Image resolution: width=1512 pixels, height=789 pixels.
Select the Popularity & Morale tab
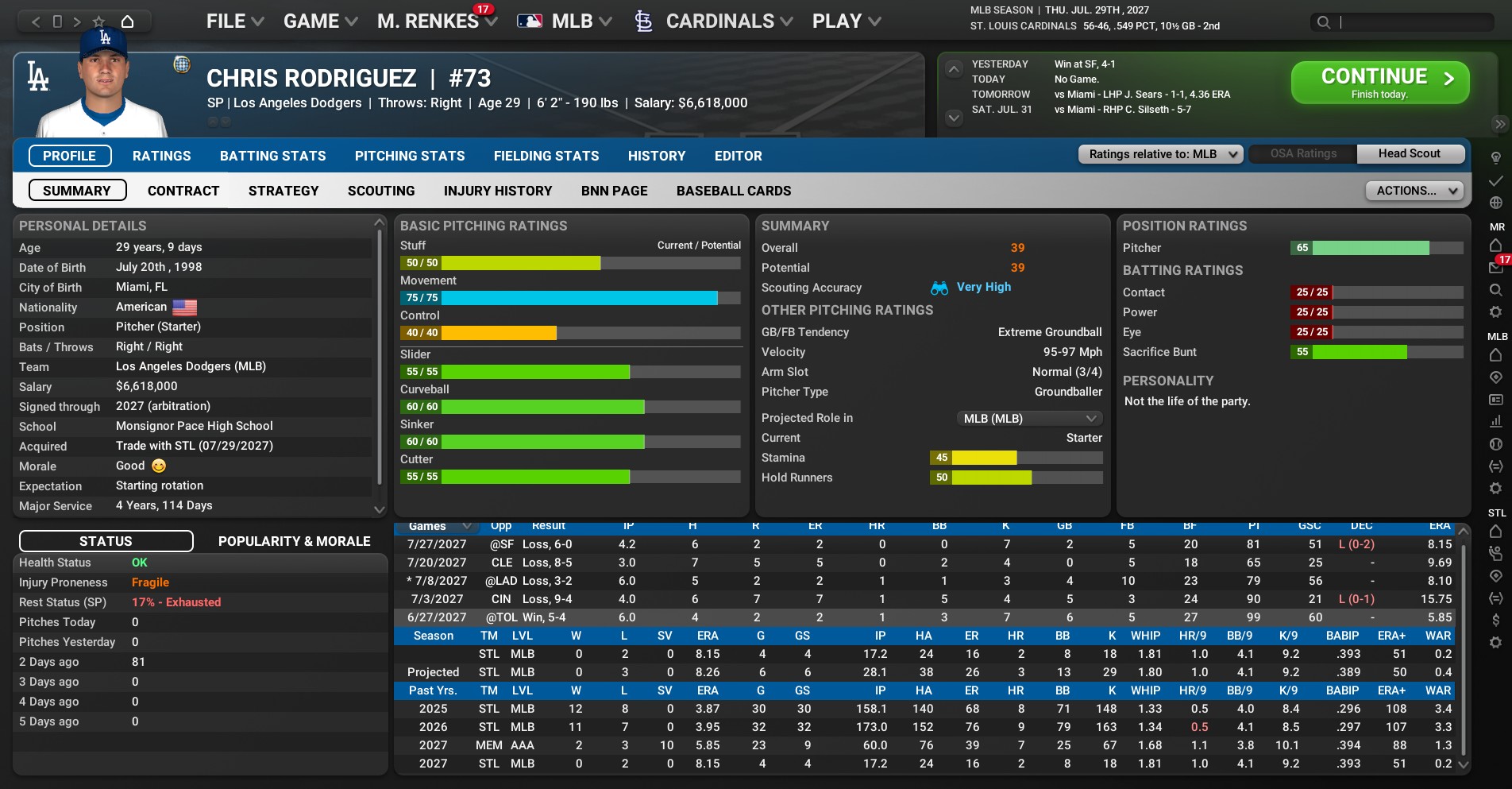tap(294, 541)
